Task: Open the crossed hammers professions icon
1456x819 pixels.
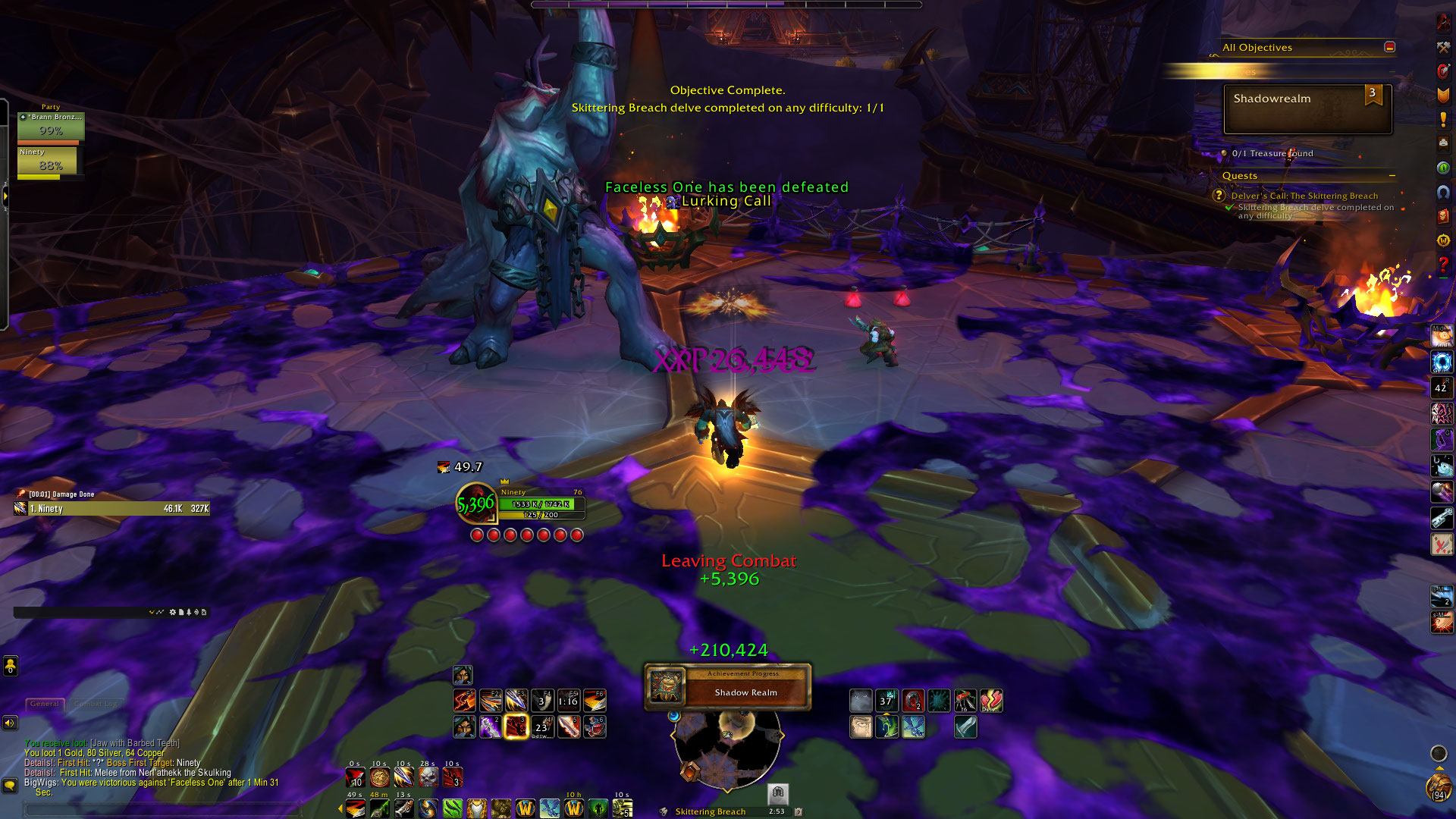Action: 1443,47
